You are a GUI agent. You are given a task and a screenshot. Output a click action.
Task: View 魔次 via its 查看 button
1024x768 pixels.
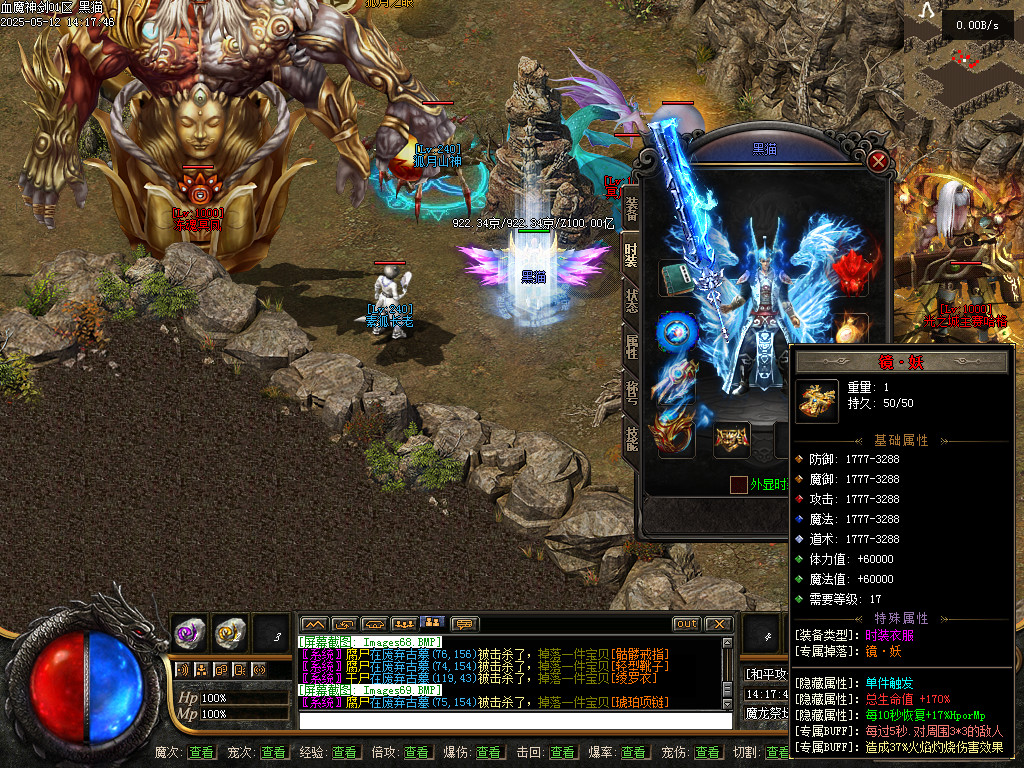(201, 752)
